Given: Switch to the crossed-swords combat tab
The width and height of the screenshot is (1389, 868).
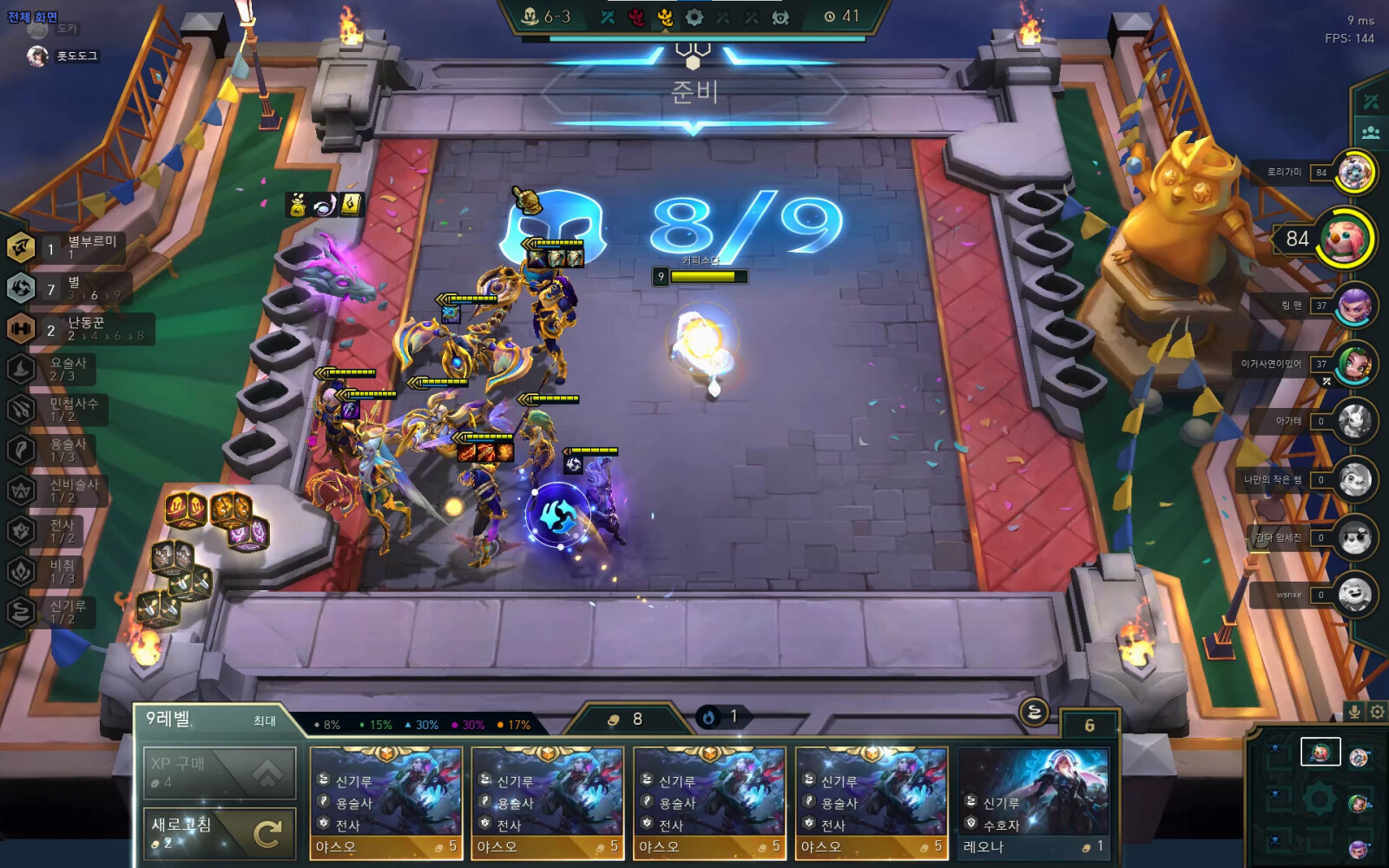Looking at the screenshot, I should [1371, 102].
